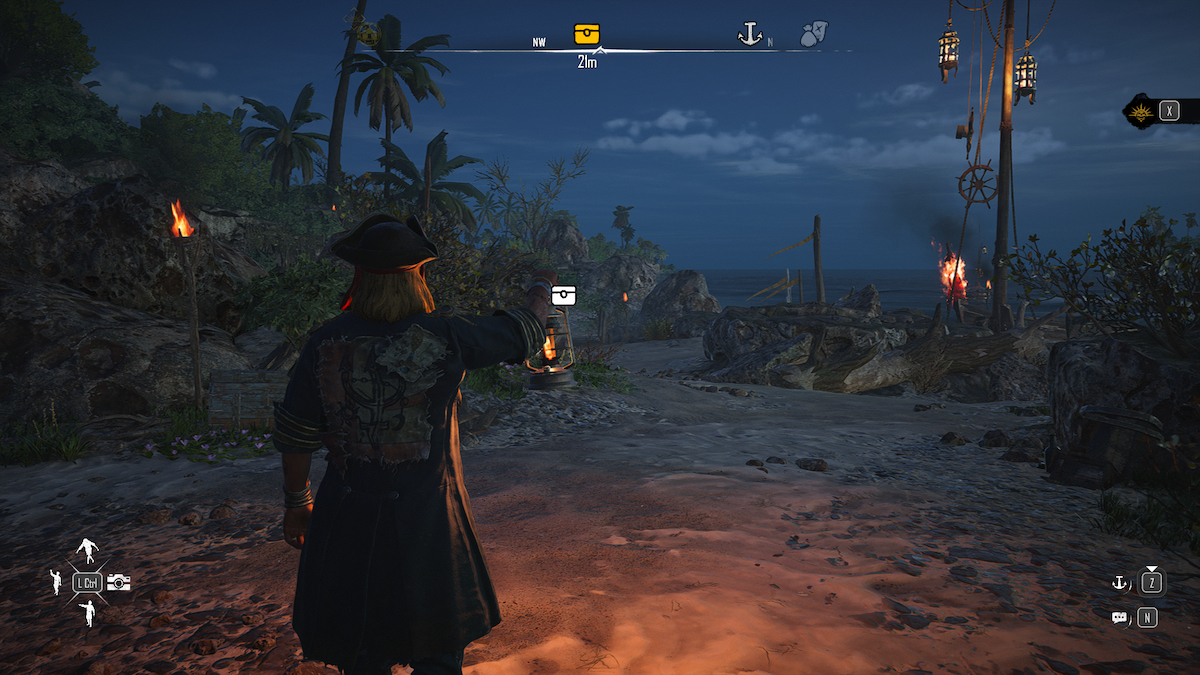This screenshot has width=1200, height=675.
Task: Select the loot bag compass marker
Action: pyautogui.click(x=812, y=36)
